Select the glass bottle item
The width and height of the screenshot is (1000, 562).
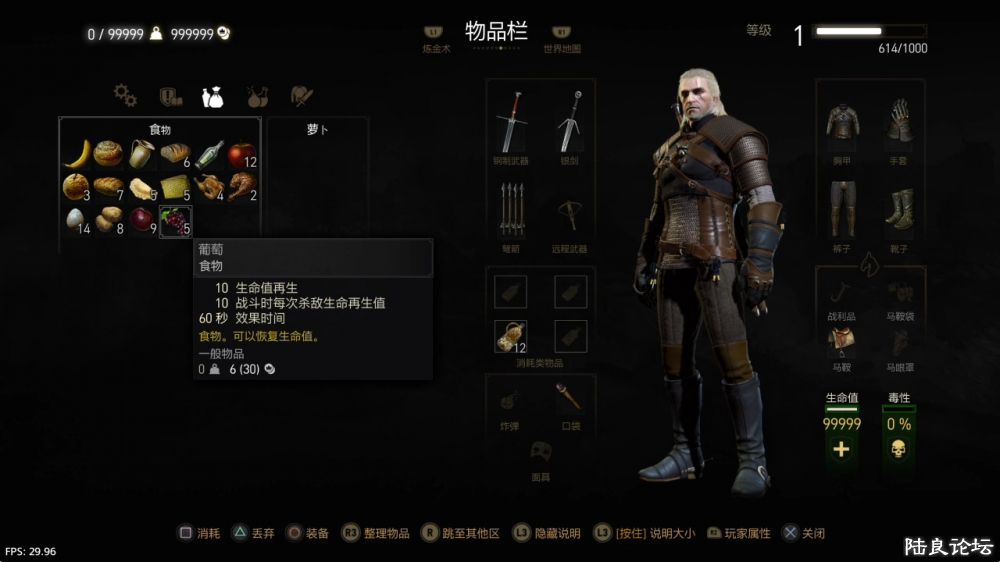(x=208, y=154)
